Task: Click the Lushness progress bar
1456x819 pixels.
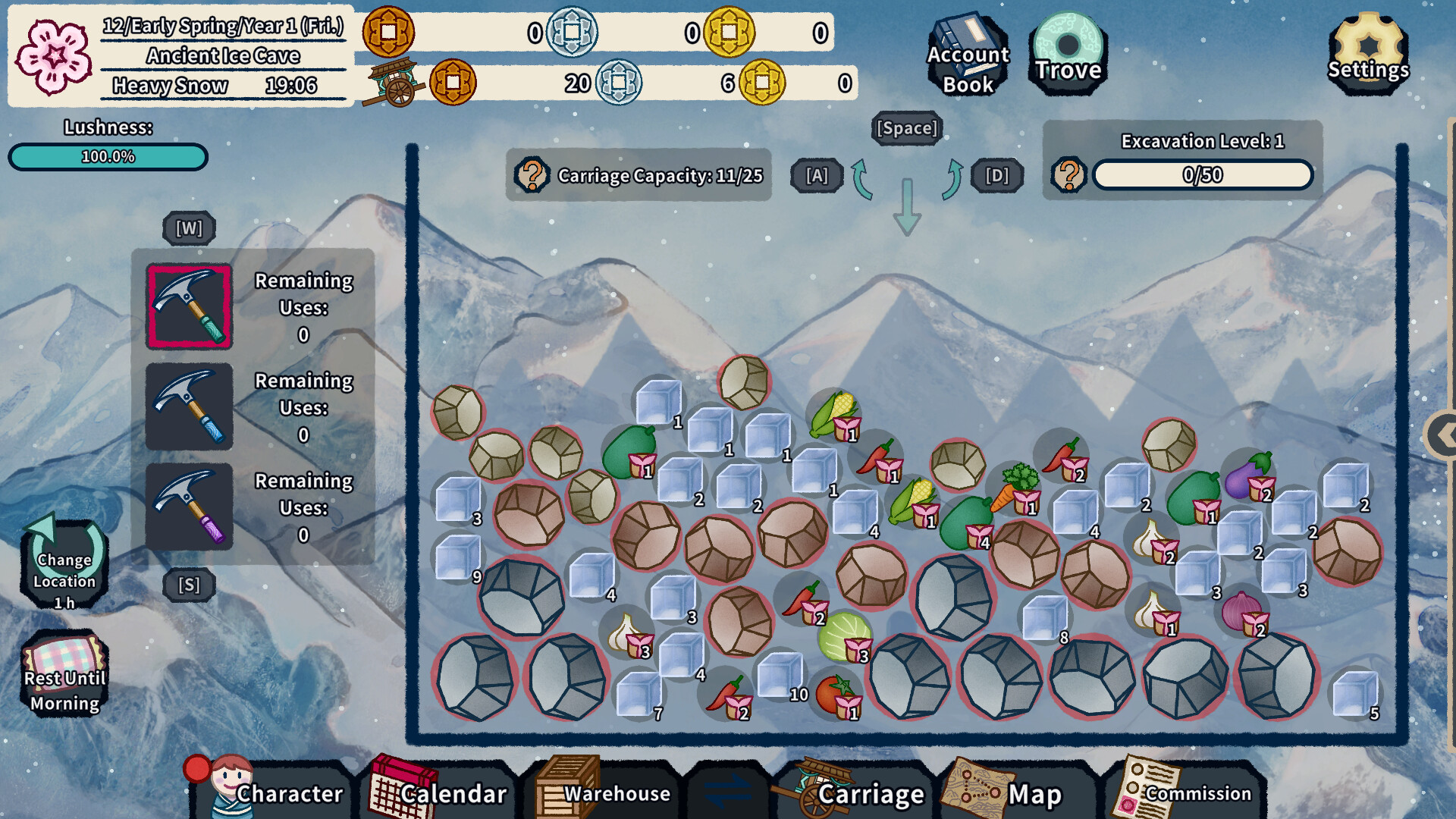Action: pyautogui.click(x=107, y=158)
